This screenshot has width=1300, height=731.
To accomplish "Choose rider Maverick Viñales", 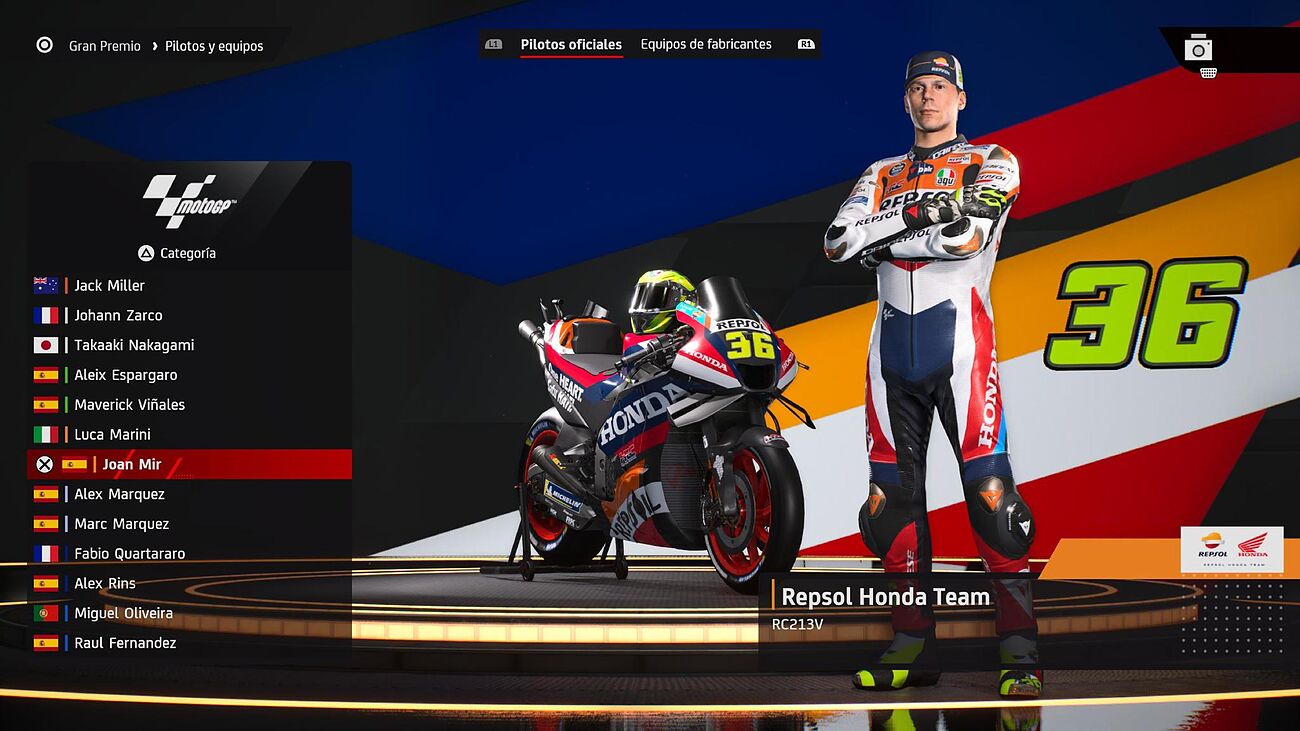I will 129,405.
